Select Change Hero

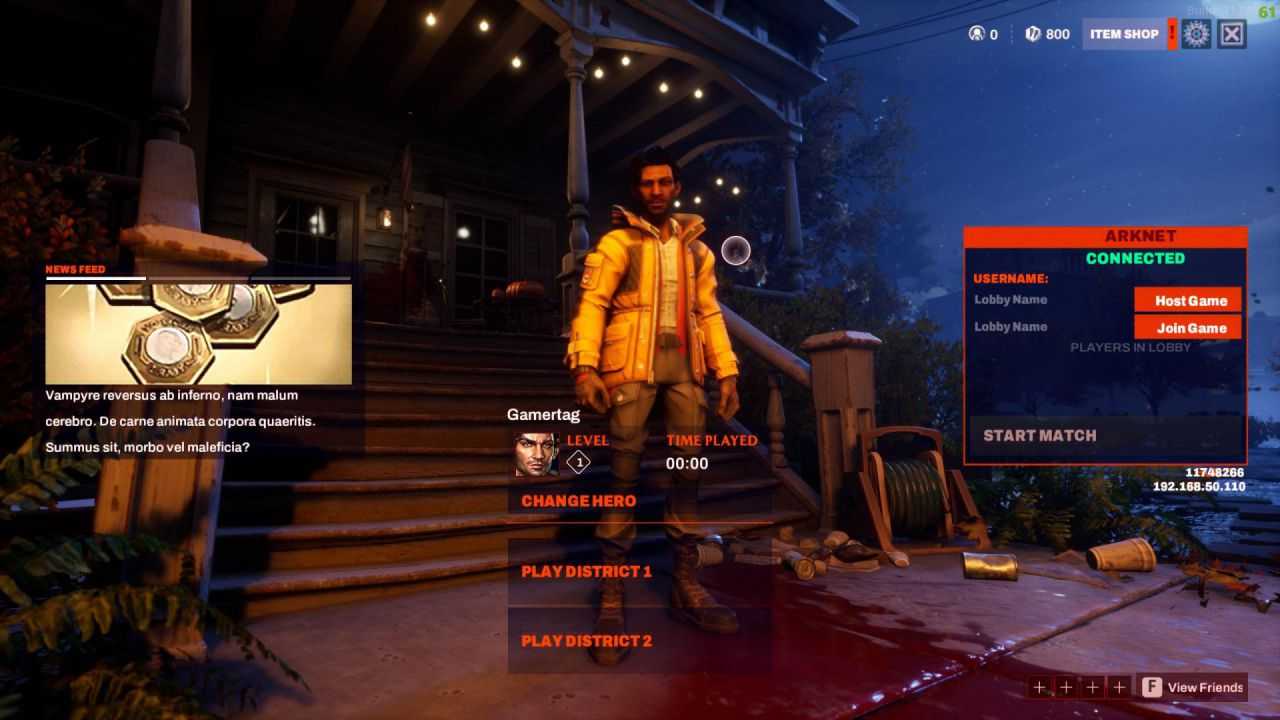578,500
